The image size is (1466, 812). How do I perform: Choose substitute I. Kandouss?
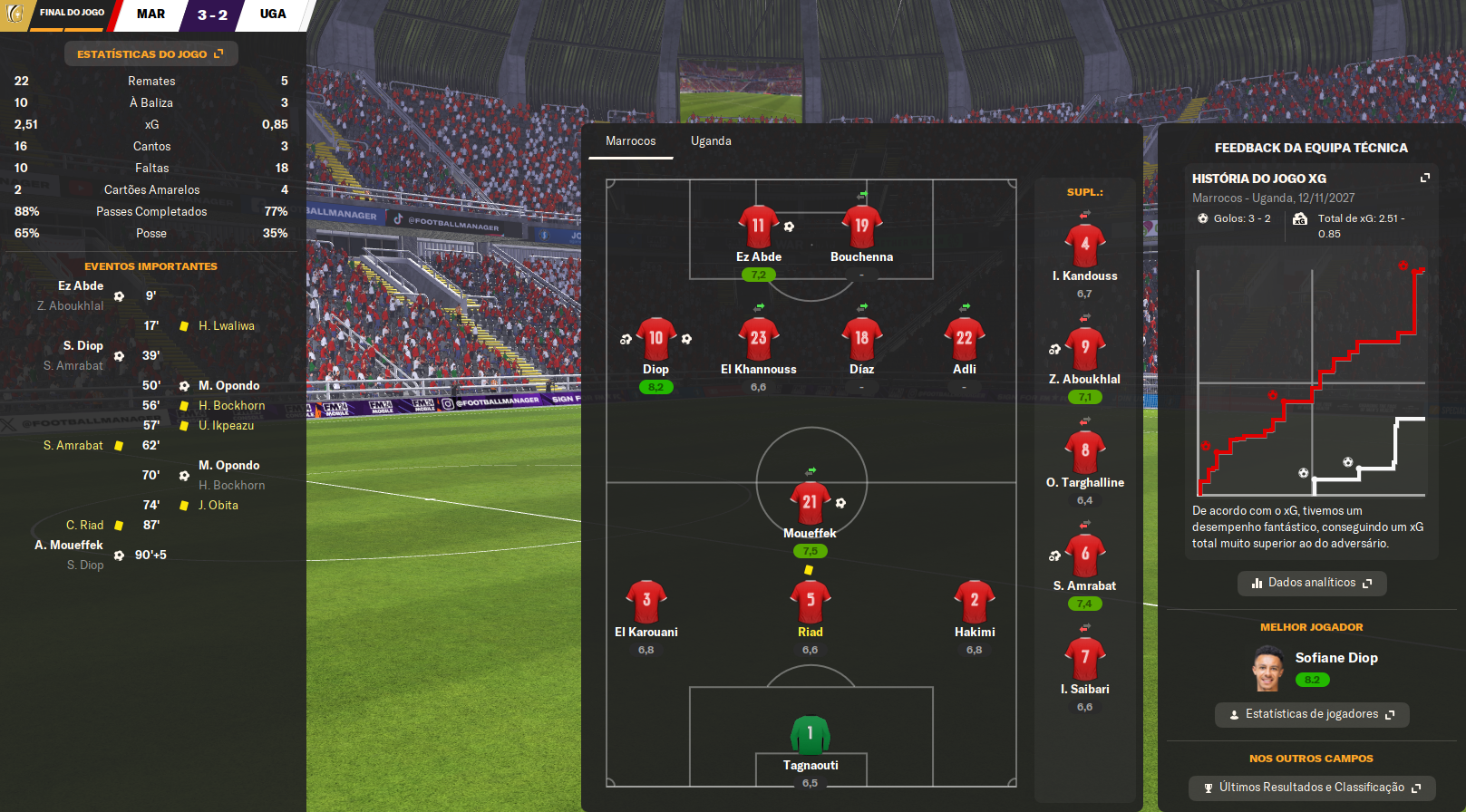tap(1084, 245)
